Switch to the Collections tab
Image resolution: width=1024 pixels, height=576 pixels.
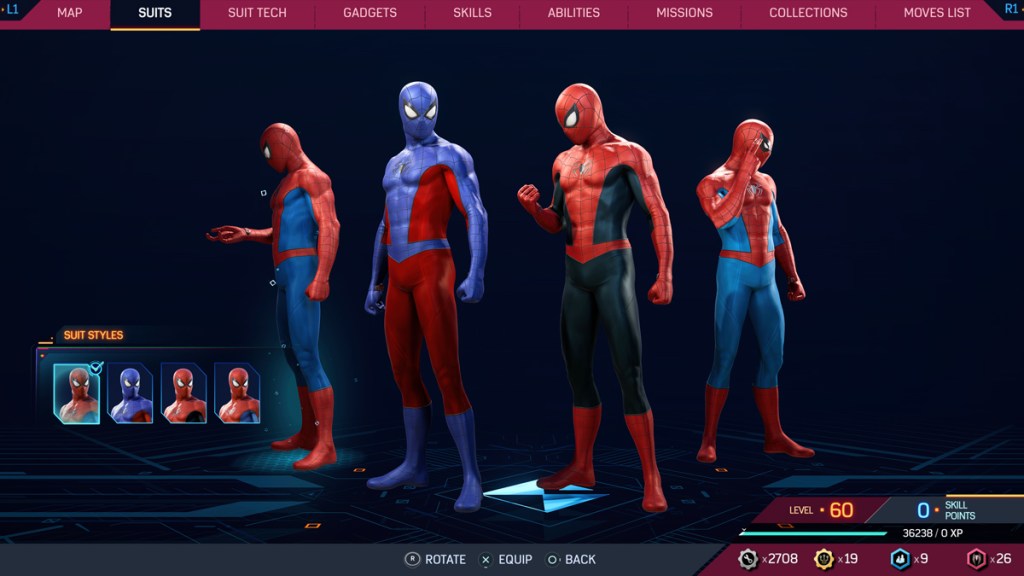808,13
